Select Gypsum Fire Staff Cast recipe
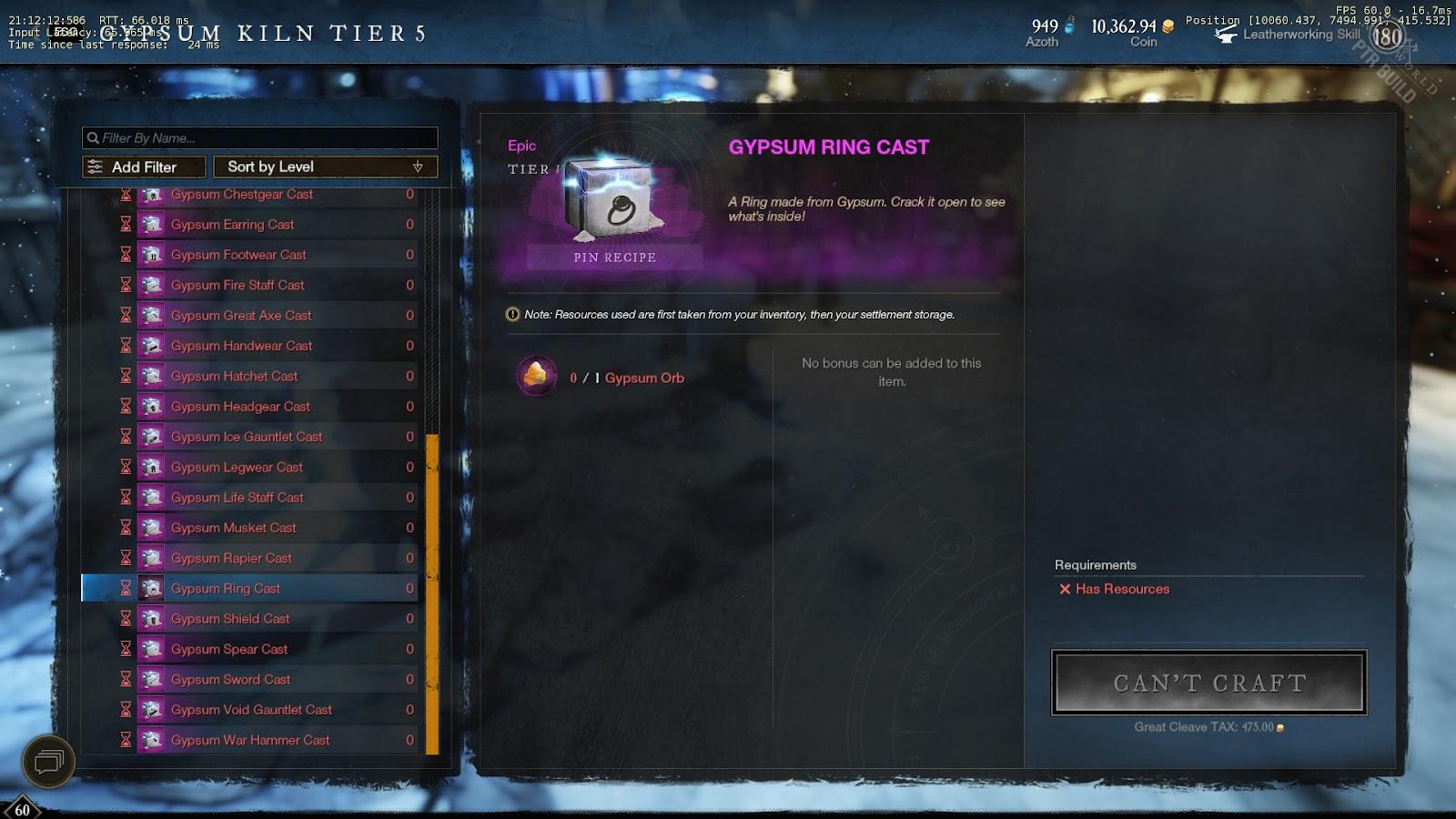Image resolution: width=1456 pixels, height=819 pixels. (238, 286)
